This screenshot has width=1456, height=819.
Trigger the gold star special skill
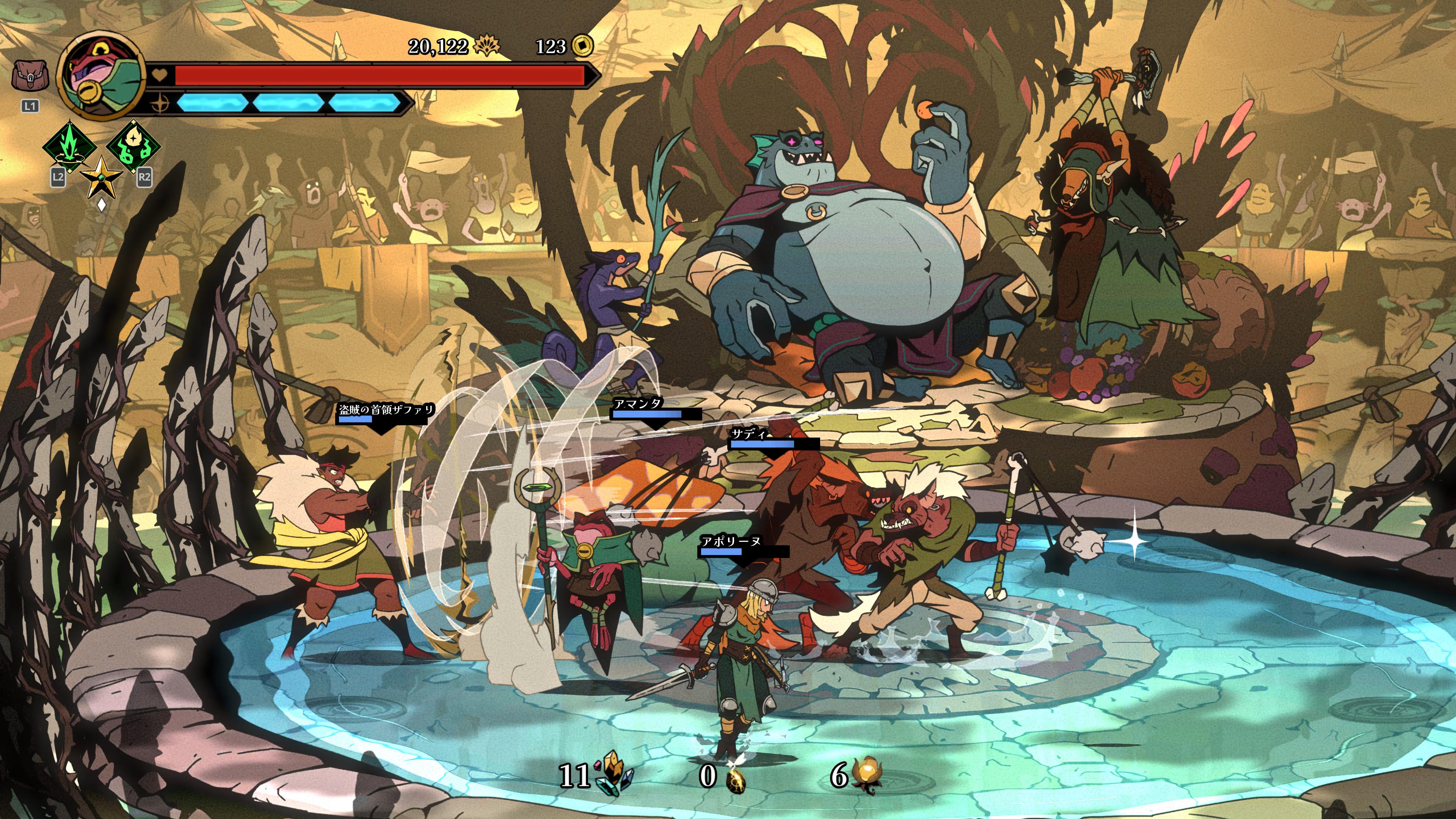[x=102, y=176]
